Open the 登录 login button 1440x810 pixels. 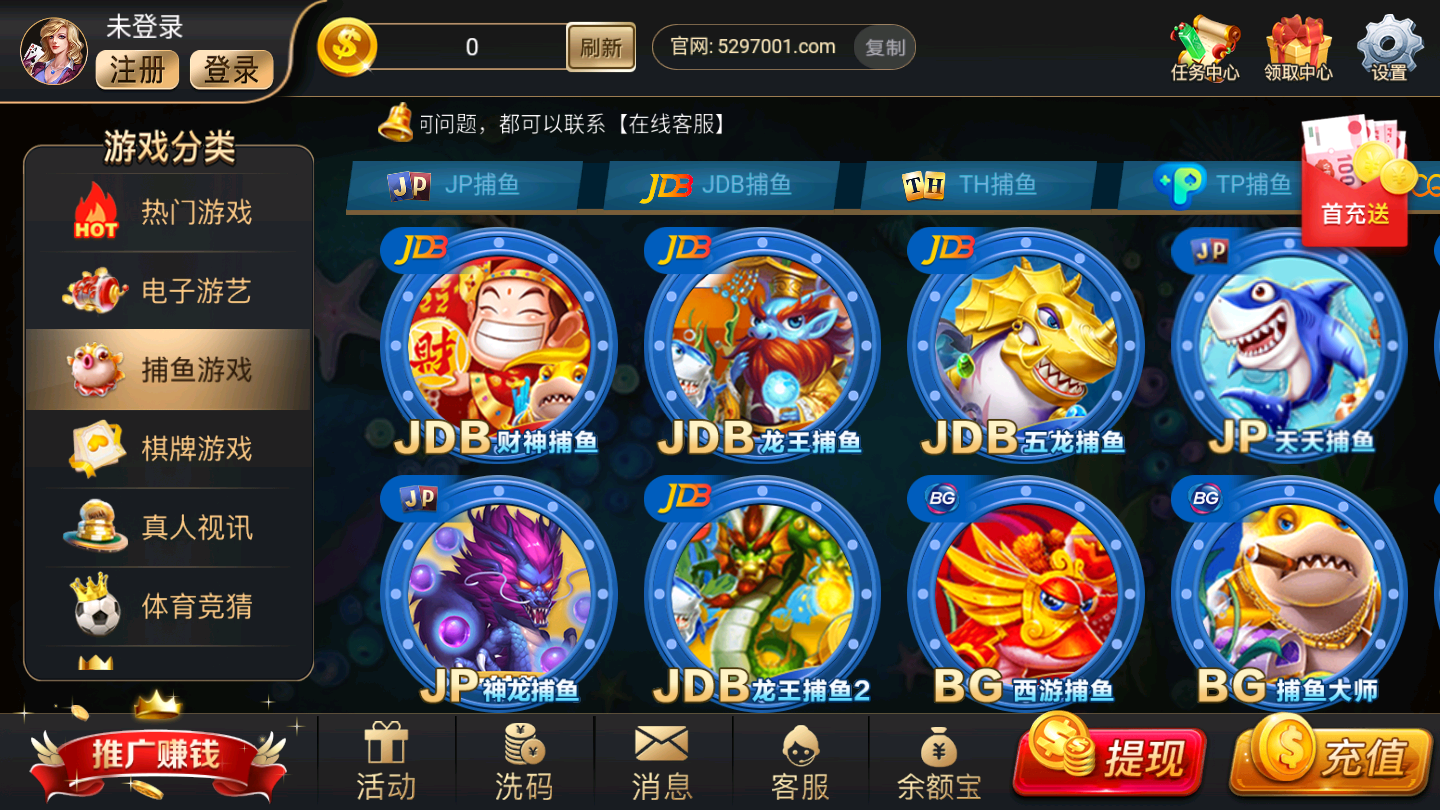pyautogui.click(x=231, y=70)
